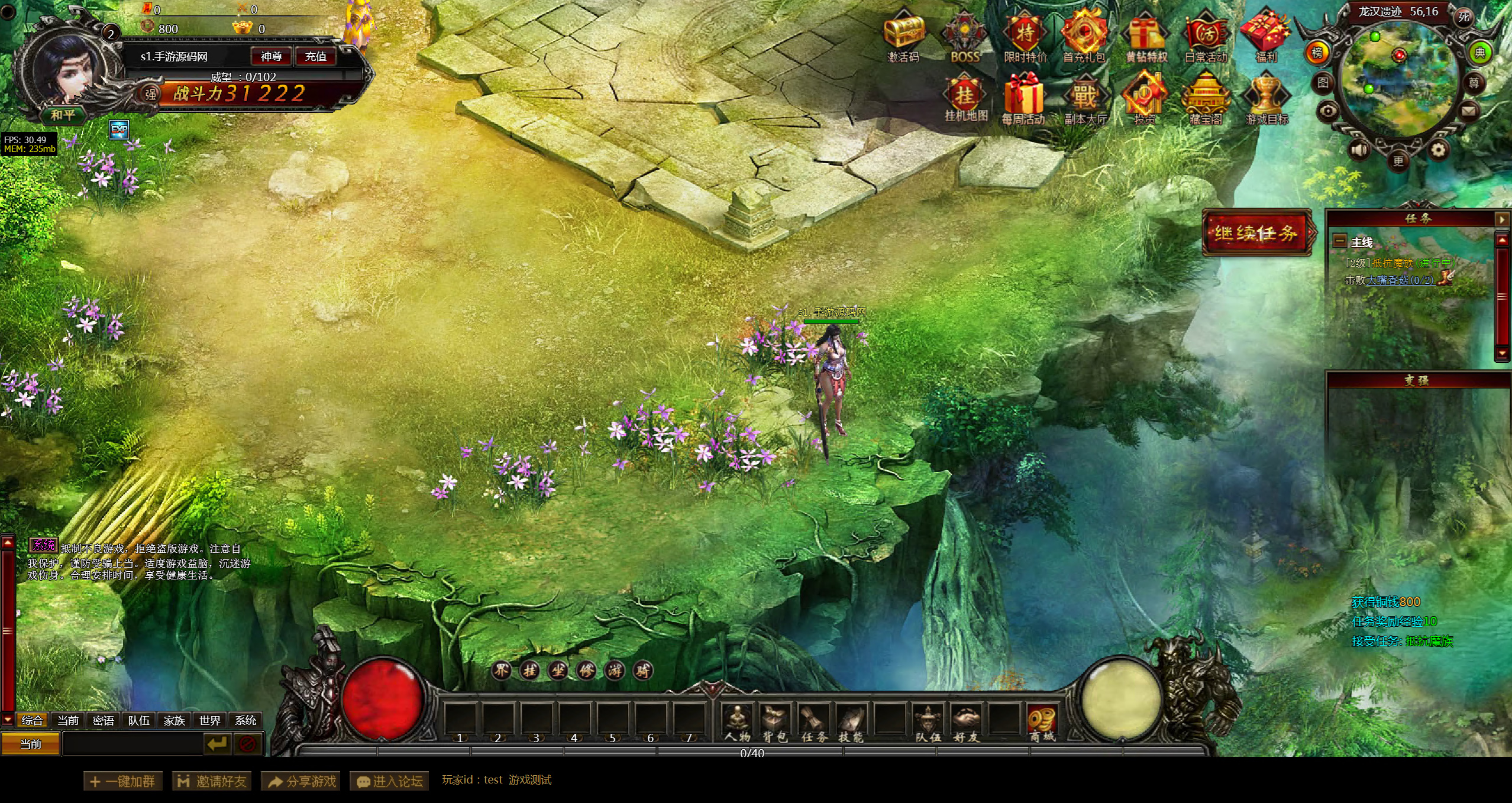The image size is (1512, 803).
Task: Click the 进入论坛 forum button
Action: point(390,781)
